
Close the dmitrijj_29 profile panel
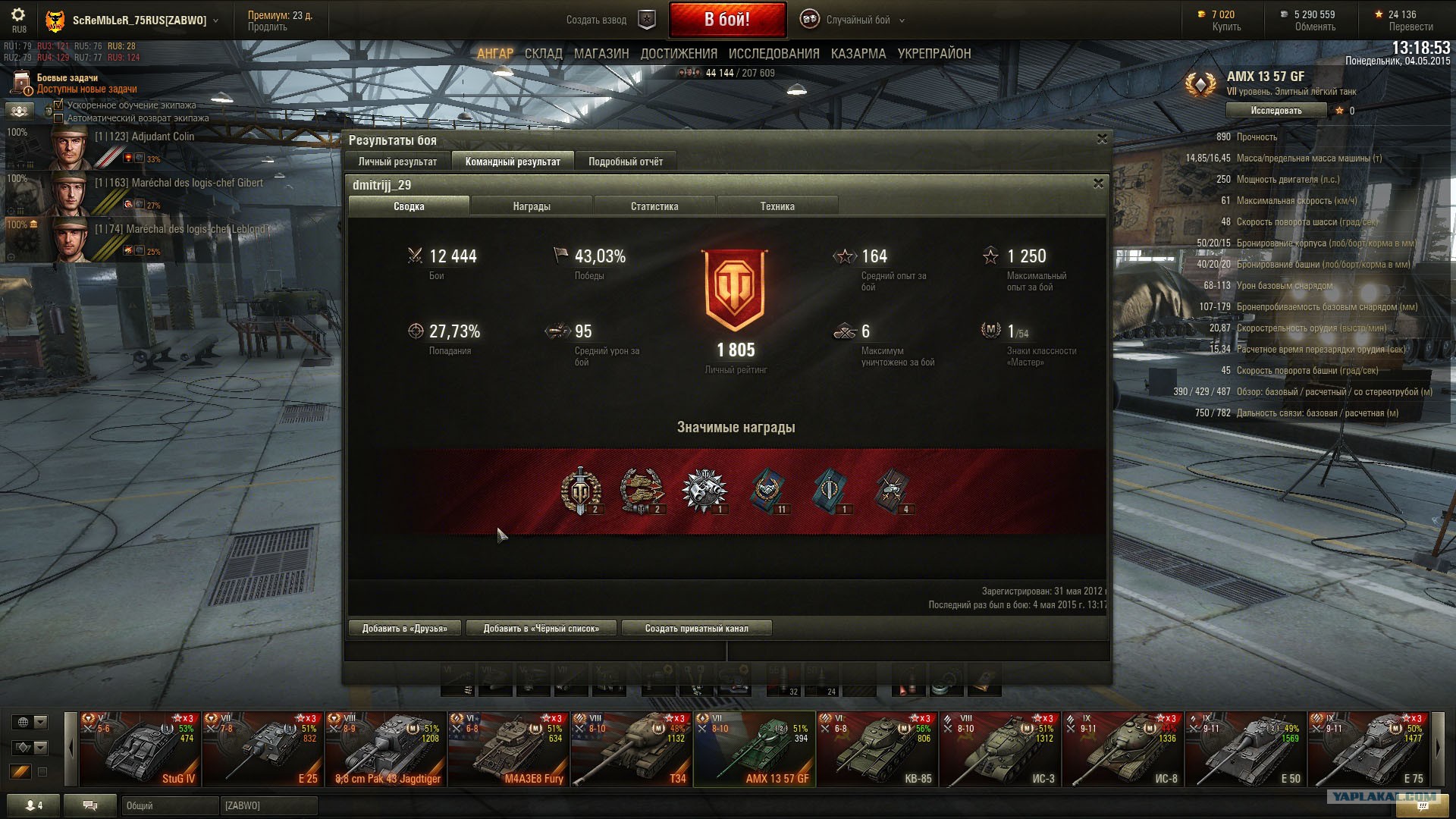[1098, 184]
